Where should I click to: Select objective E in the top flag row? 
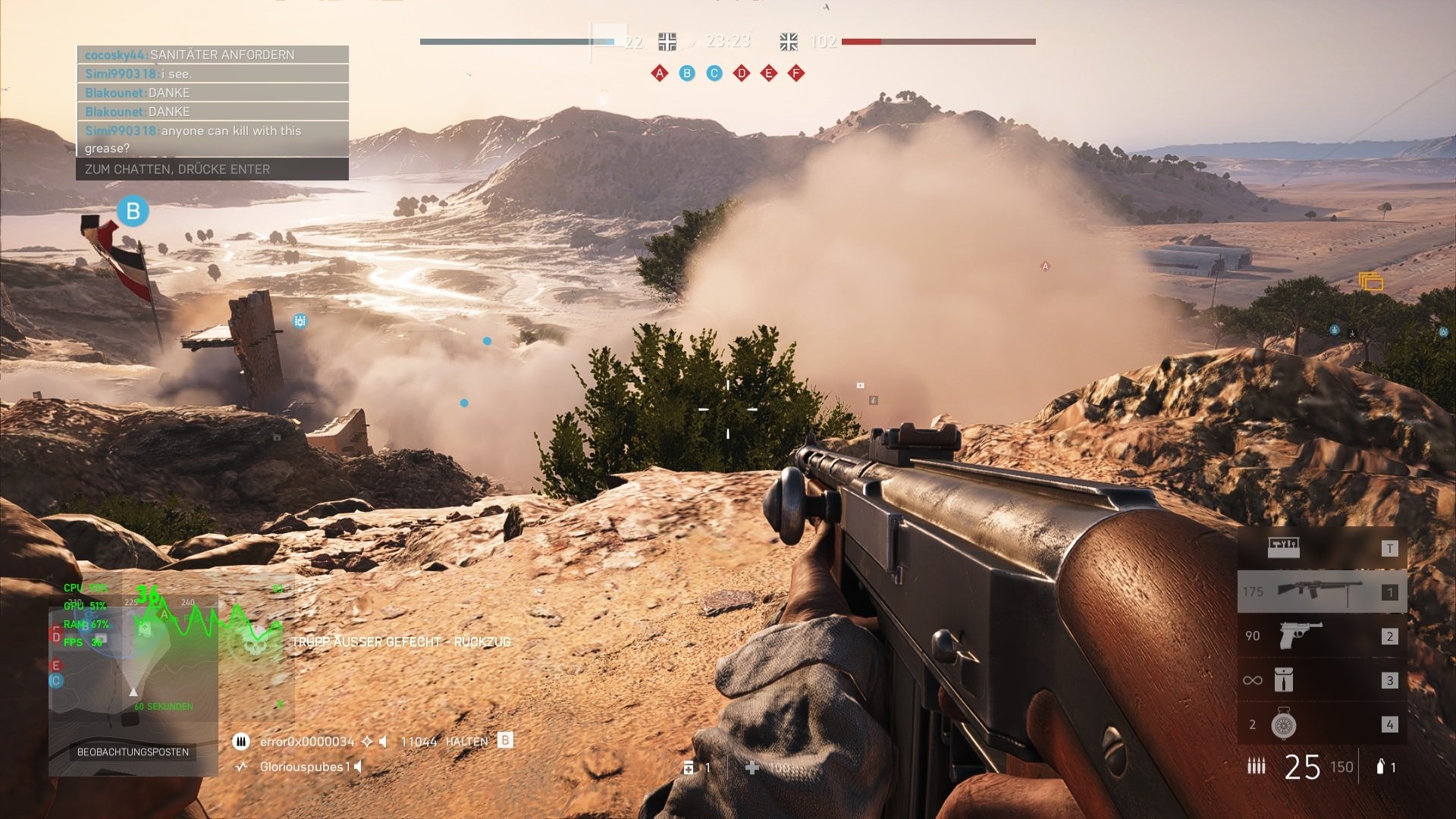pos(769,74)
